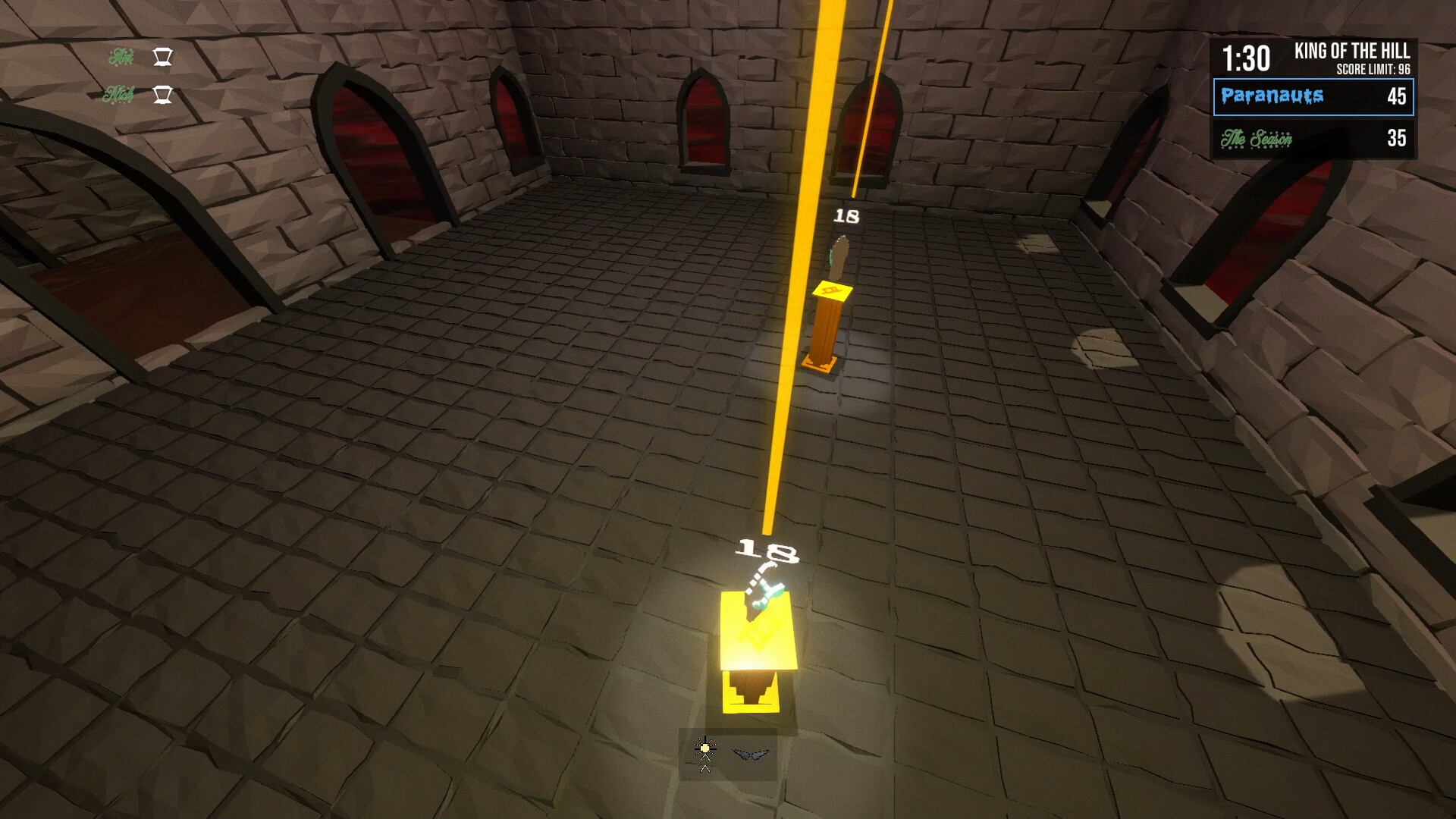1456x819 pixels.
Task: Select the lantern icon beside Art's name
Action: (162, 57)
